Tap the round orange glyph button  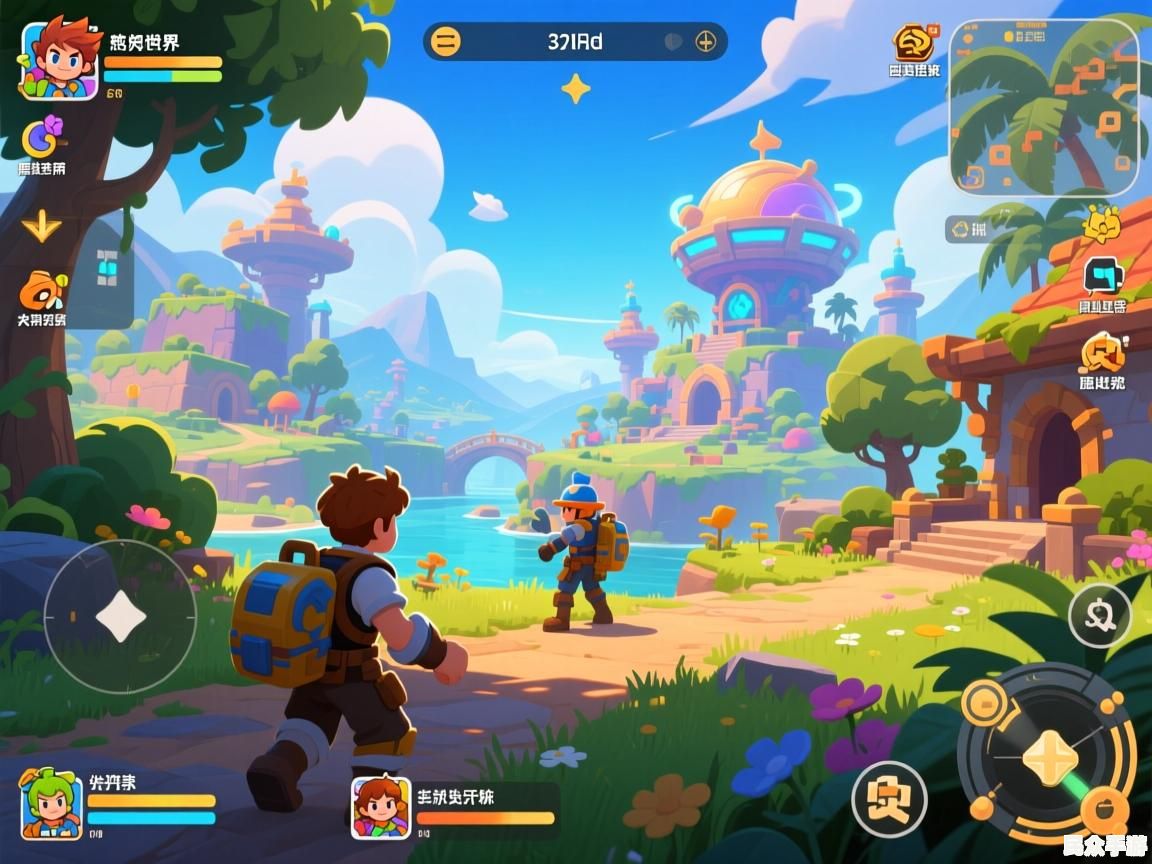pos(889,800)
